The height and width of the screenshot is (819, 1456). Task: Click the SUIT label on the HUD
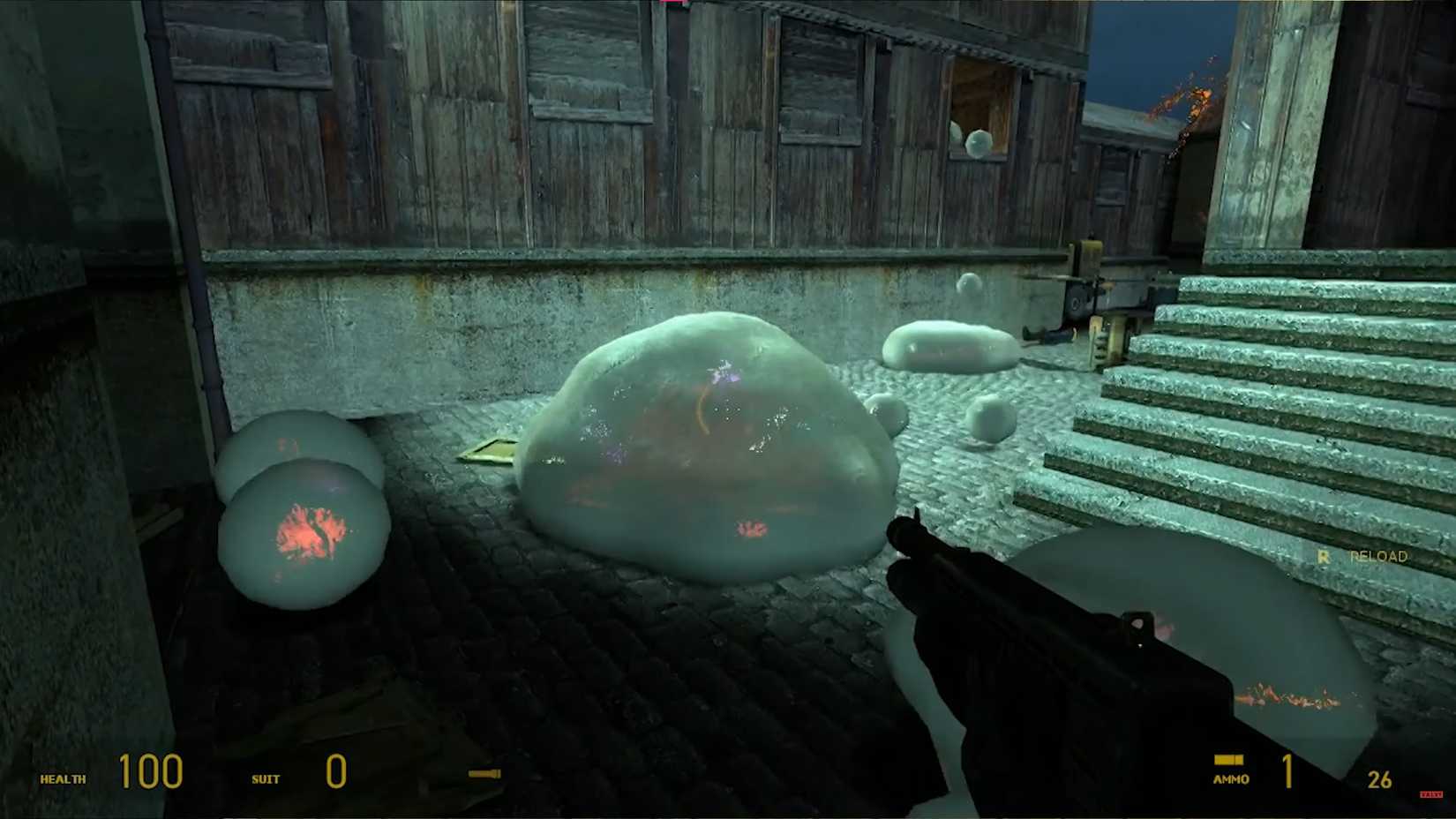(x=266, y=780)
